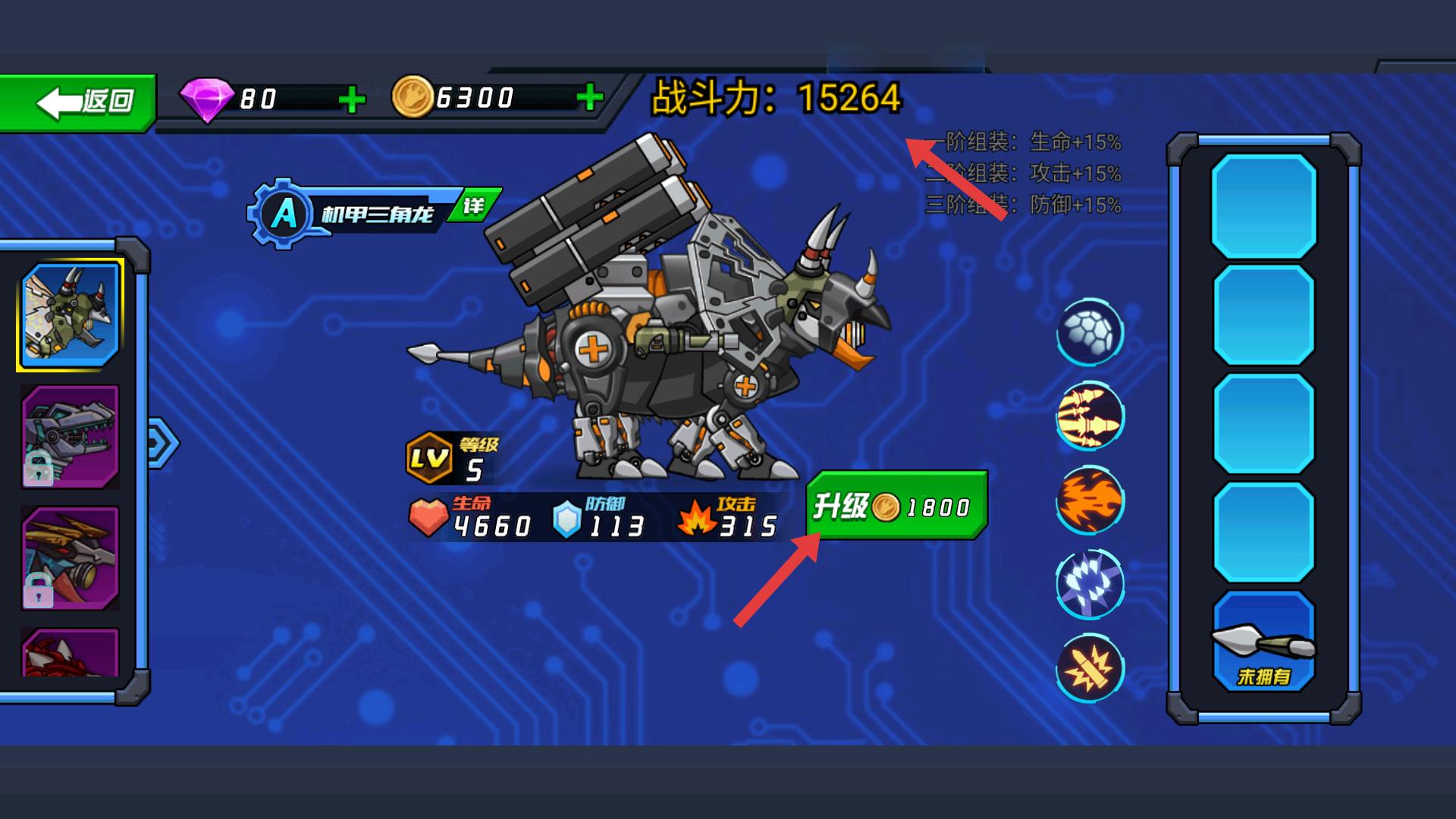View the bone claw skill icon
Screen dimensions: 1456x819
[1090, 416]
